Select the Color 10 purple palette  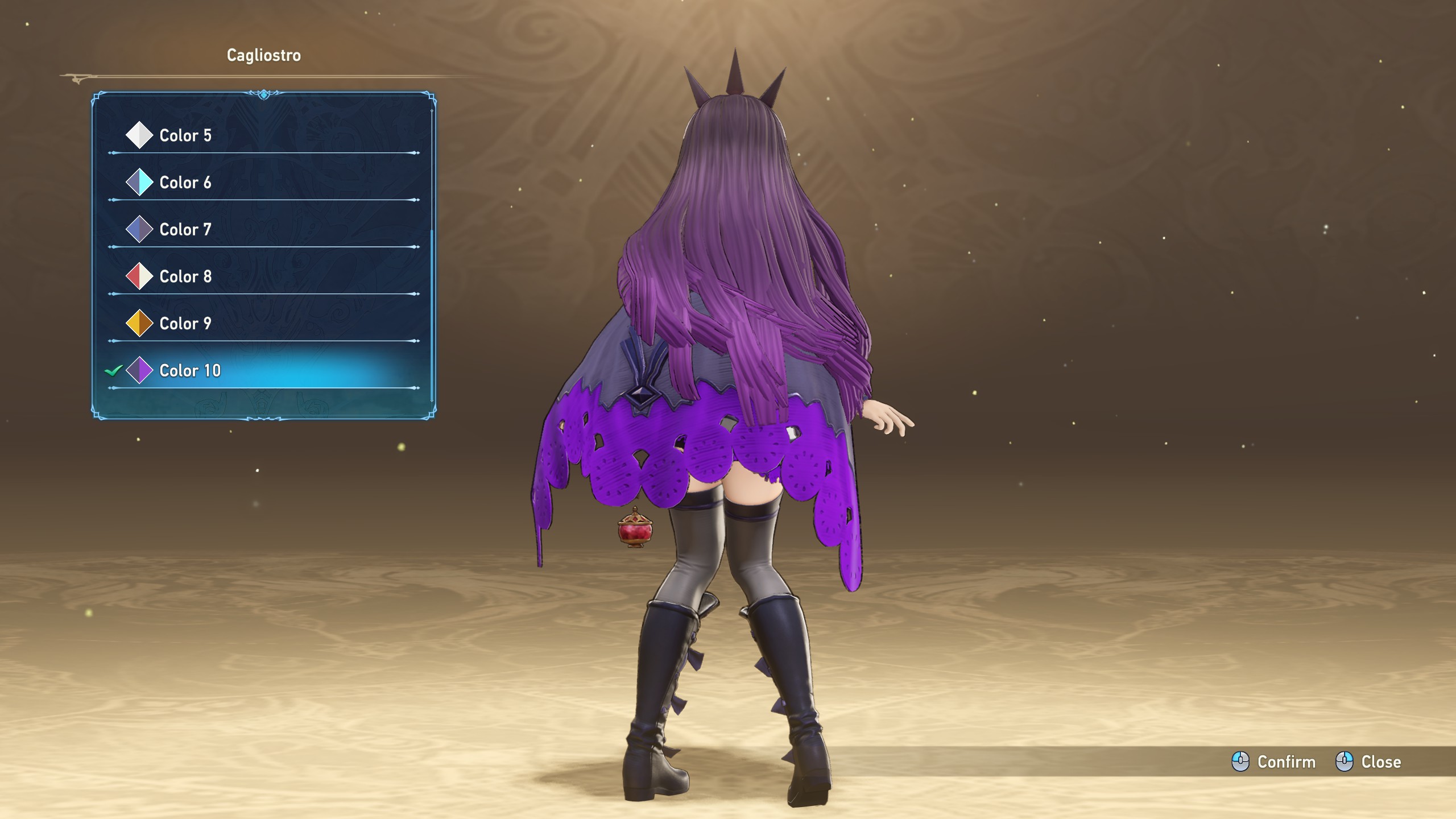click(x=189, y=371)
